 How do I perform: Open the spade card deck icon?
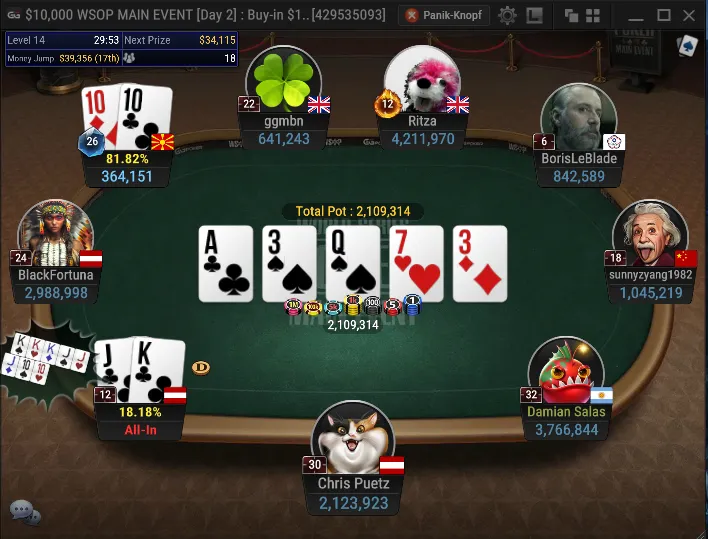point(686,46)
